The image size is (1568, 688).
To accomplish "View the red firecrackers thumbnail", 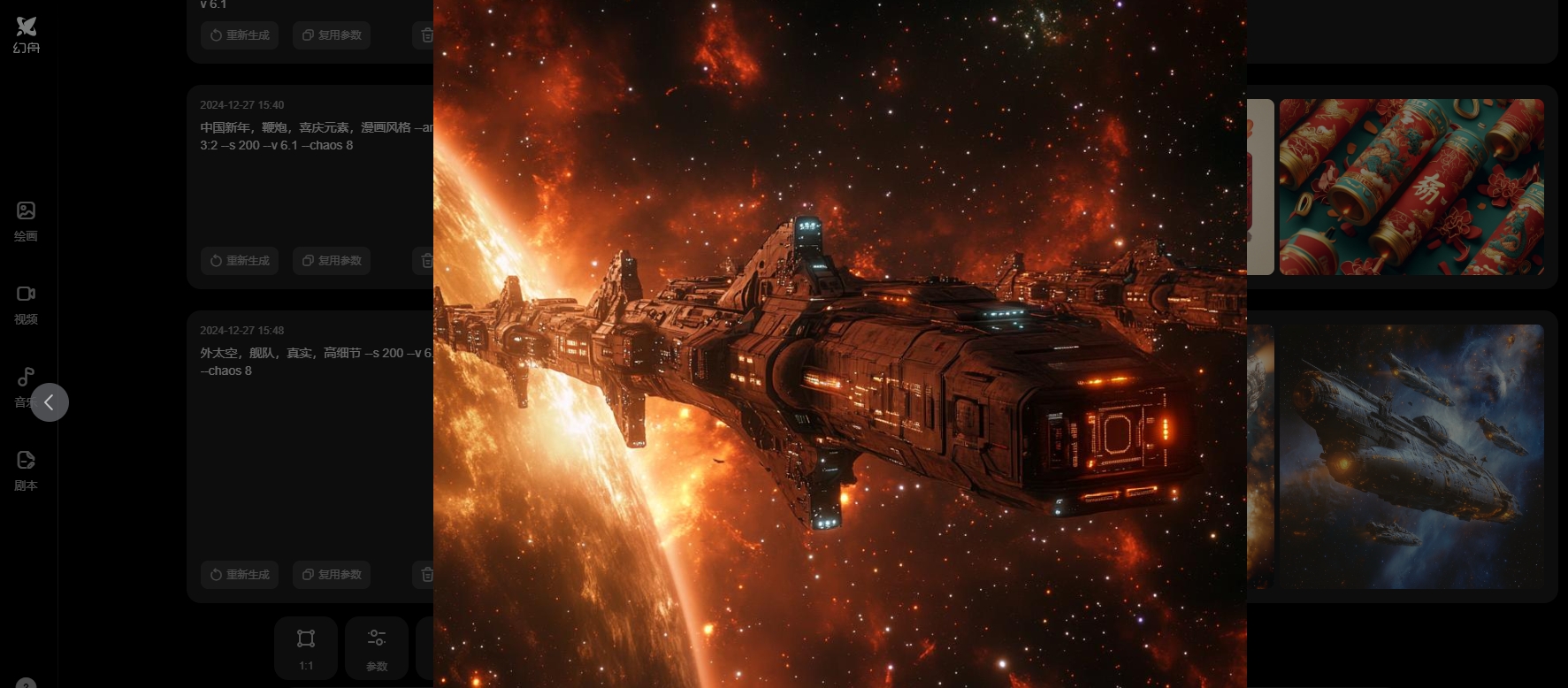I will point(1411,187).
